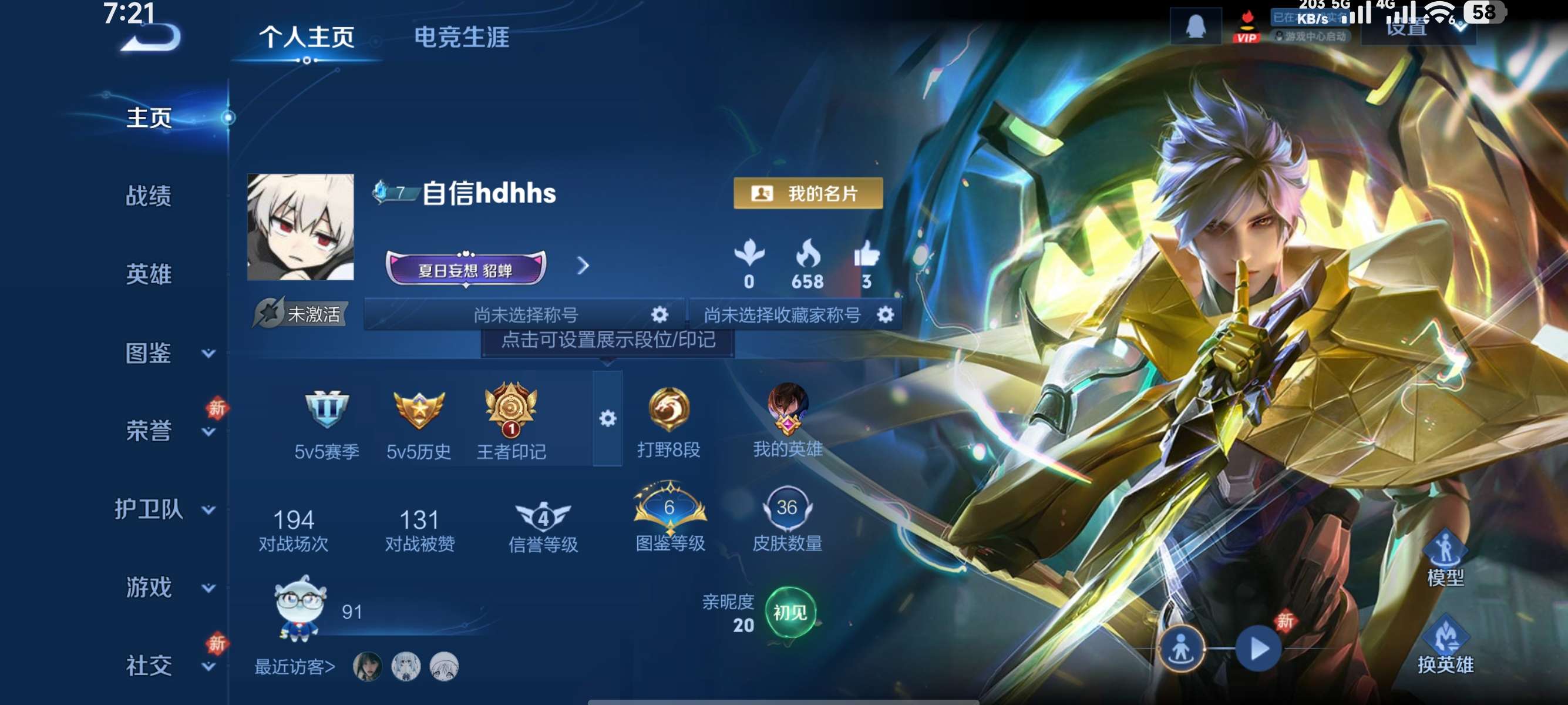
Task: Switch to the 电竞生涯 tab
Action: pyautogui.click(x=462, y=38)
